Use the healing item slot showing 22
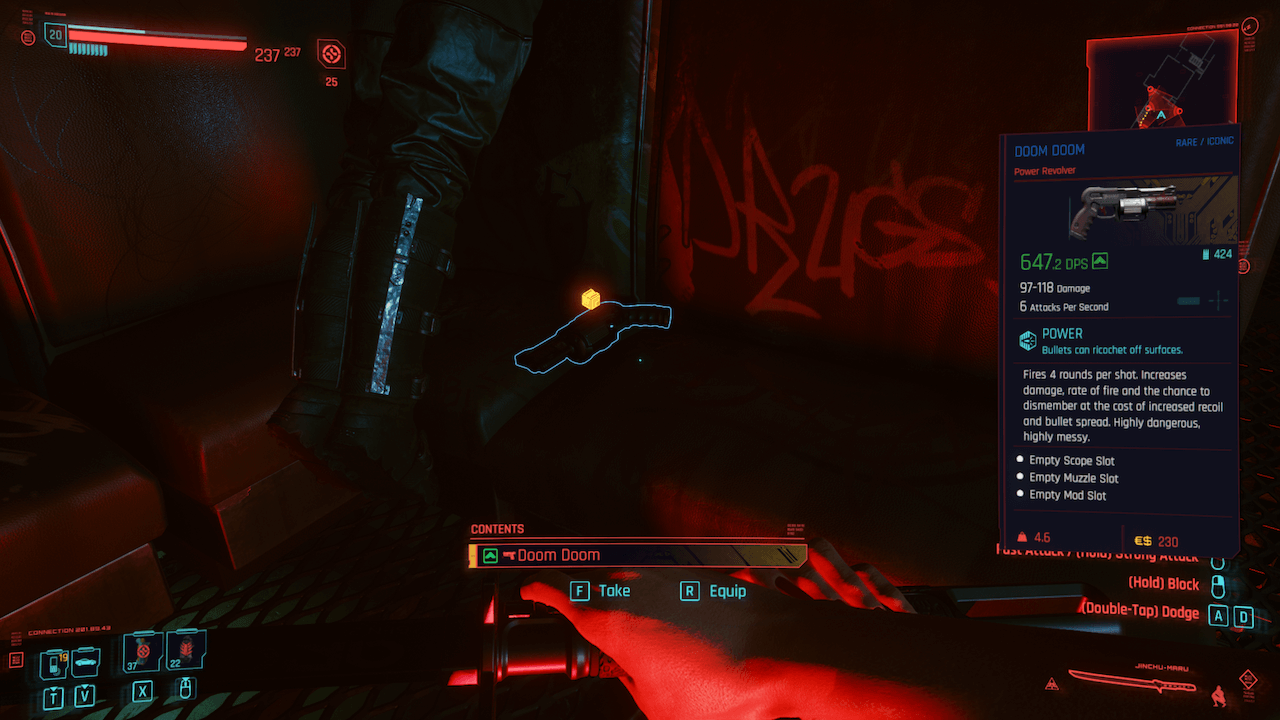 187,651
